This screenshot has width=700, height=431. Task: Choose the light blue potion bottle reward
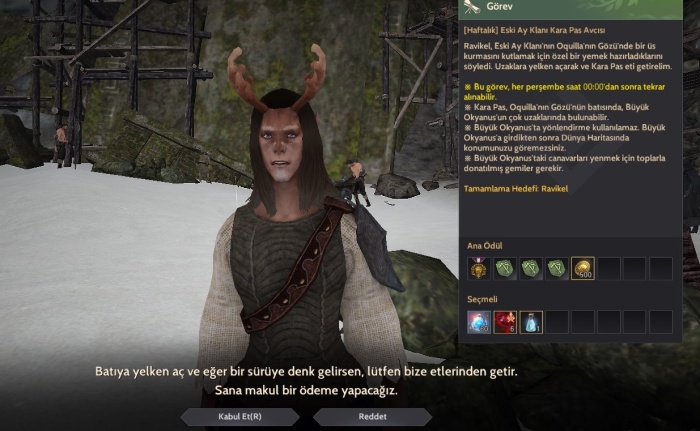click(x=531, y=321)
